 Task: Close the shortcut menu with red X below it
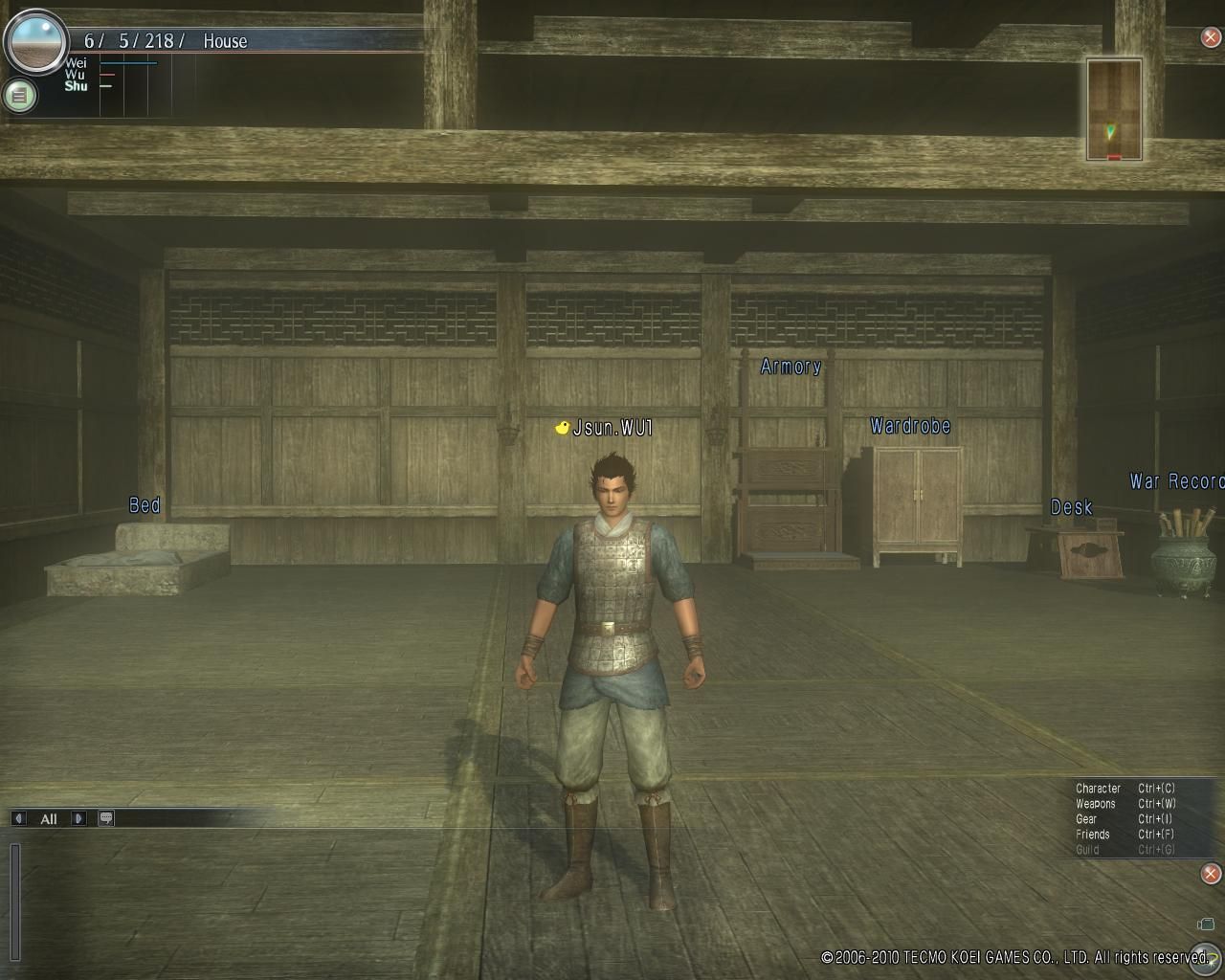click(x=1211, y=873)
